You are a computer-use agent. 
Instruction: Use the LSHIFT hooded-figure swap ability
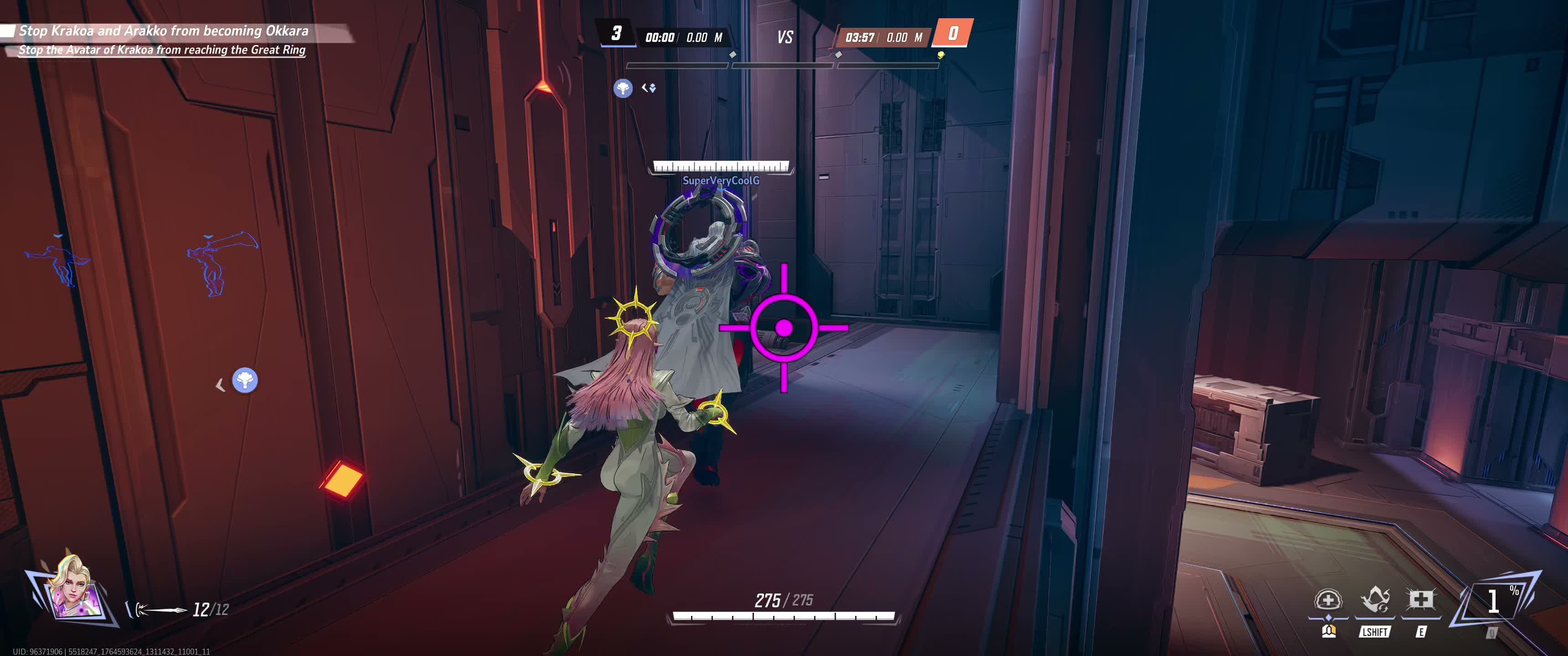click(x=1374, y=600)
